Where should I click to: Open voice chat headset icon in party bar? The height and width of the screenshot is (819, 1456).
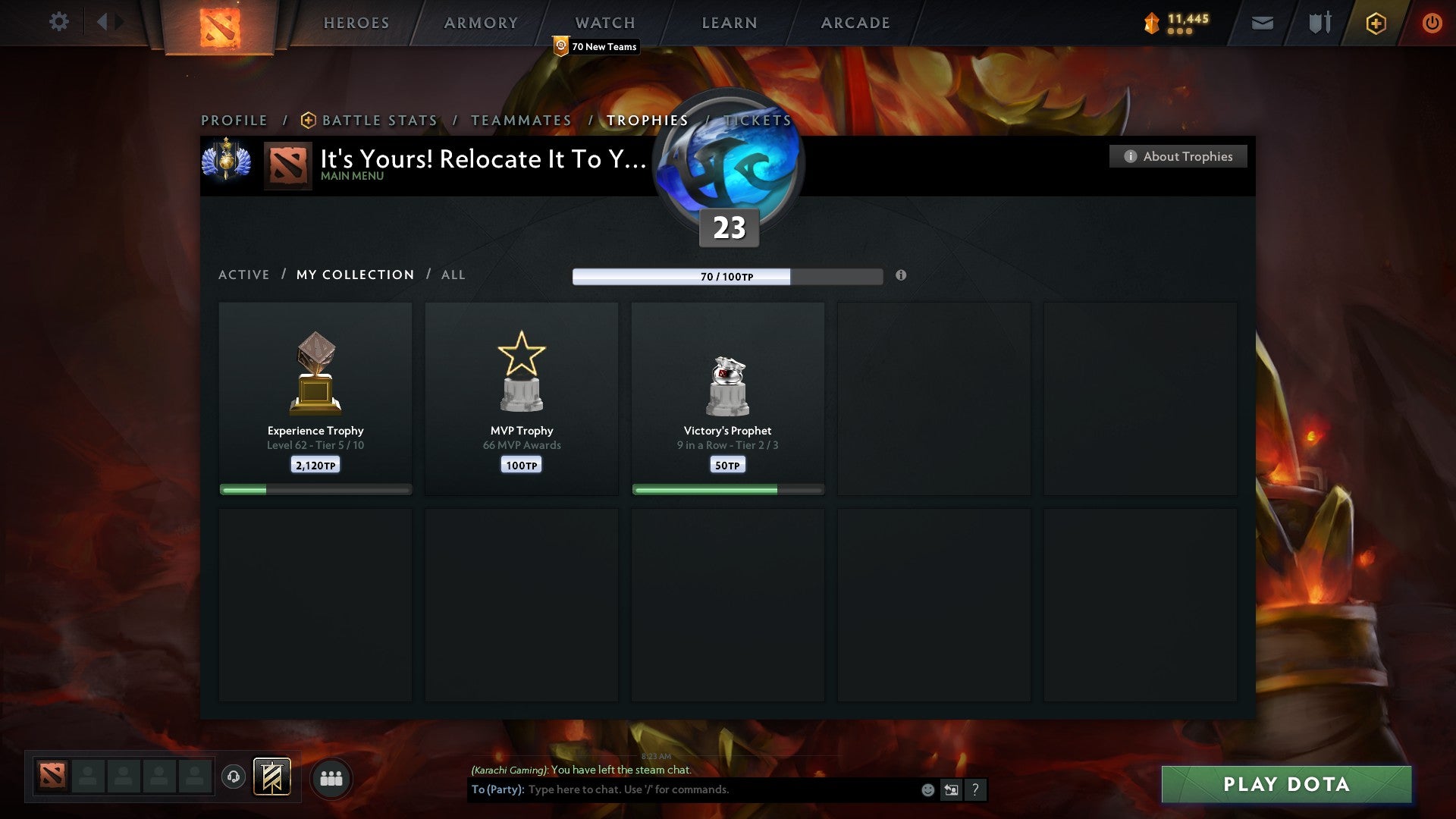(x=233, y=777)
